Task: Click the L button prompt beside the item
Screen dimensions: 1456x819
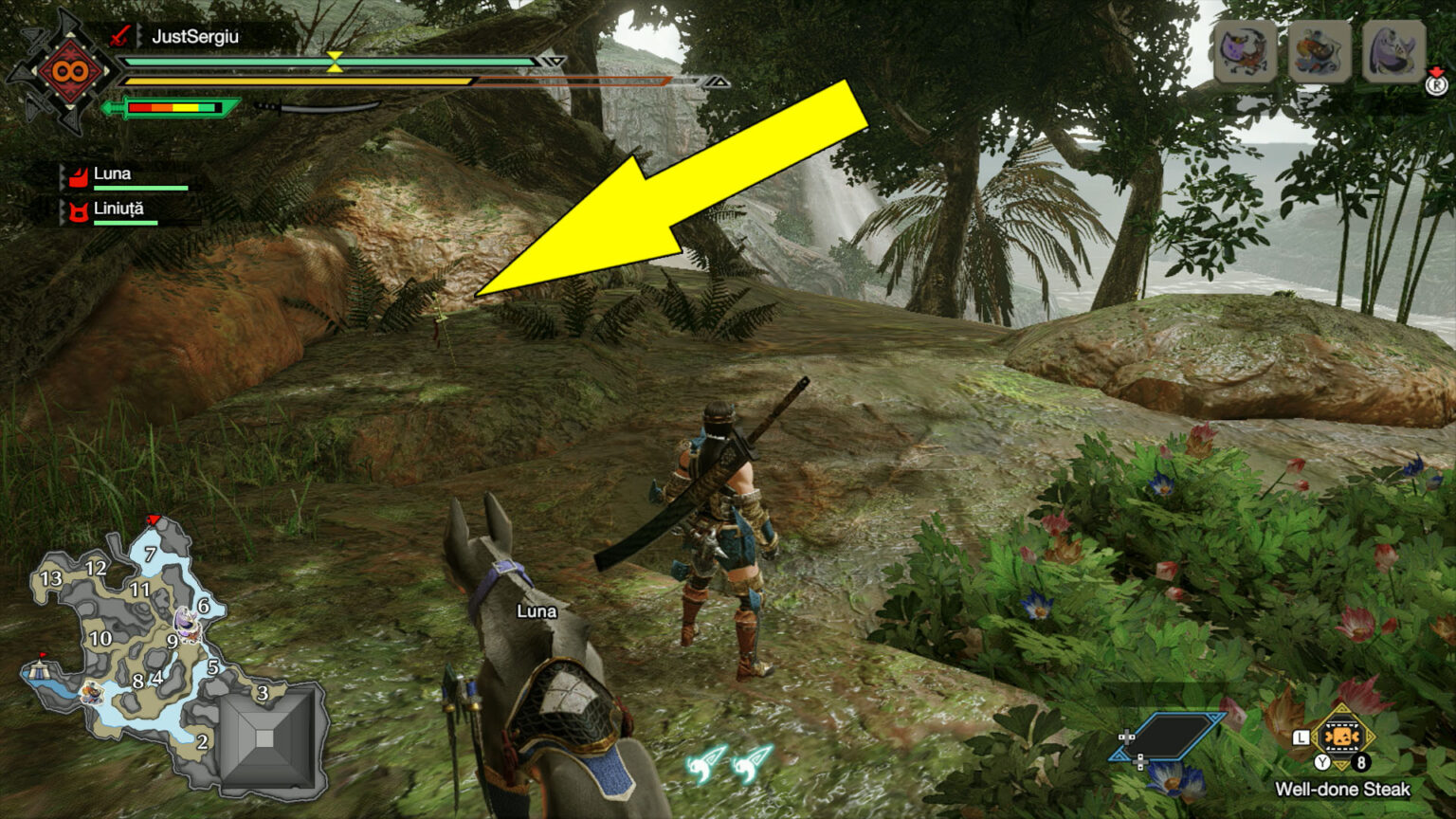Action: [1301, 736]
